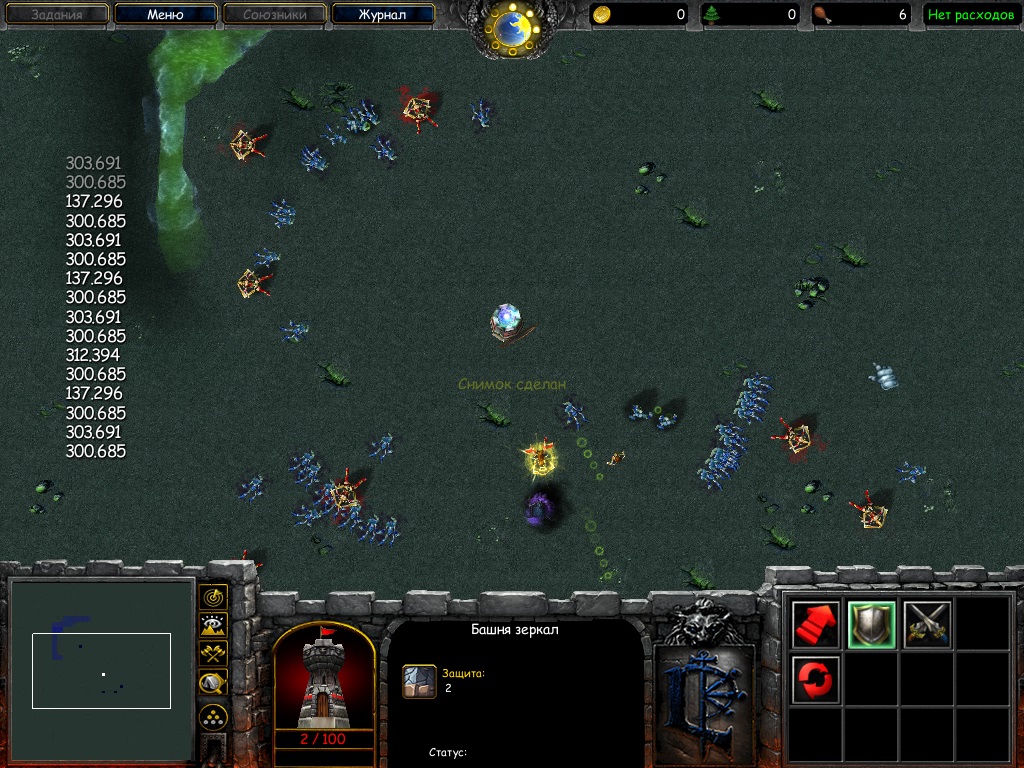
Task: Activate the red circular arrows command
Action: (x=815, y=680)
